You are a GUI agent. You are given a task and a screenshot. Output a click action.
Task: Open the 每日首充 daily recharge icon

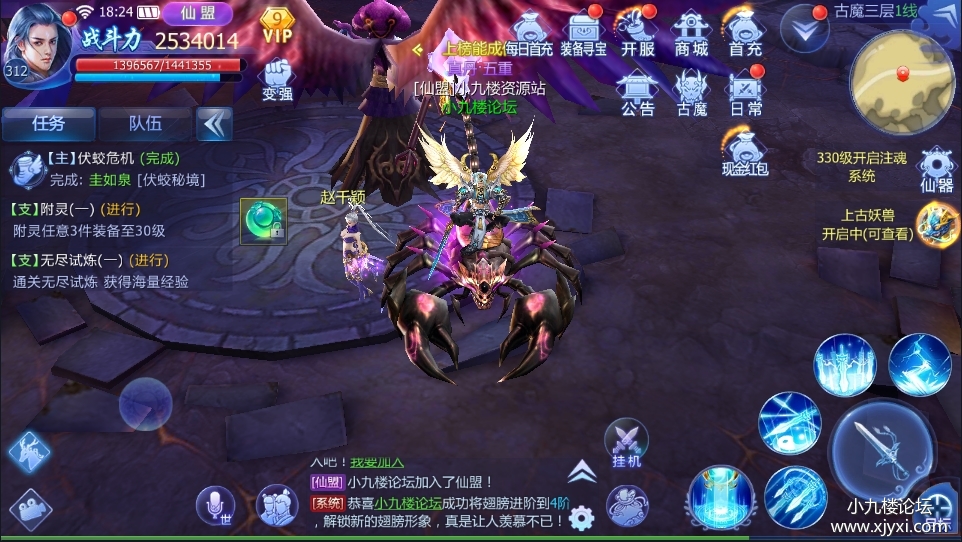point(528,32)
